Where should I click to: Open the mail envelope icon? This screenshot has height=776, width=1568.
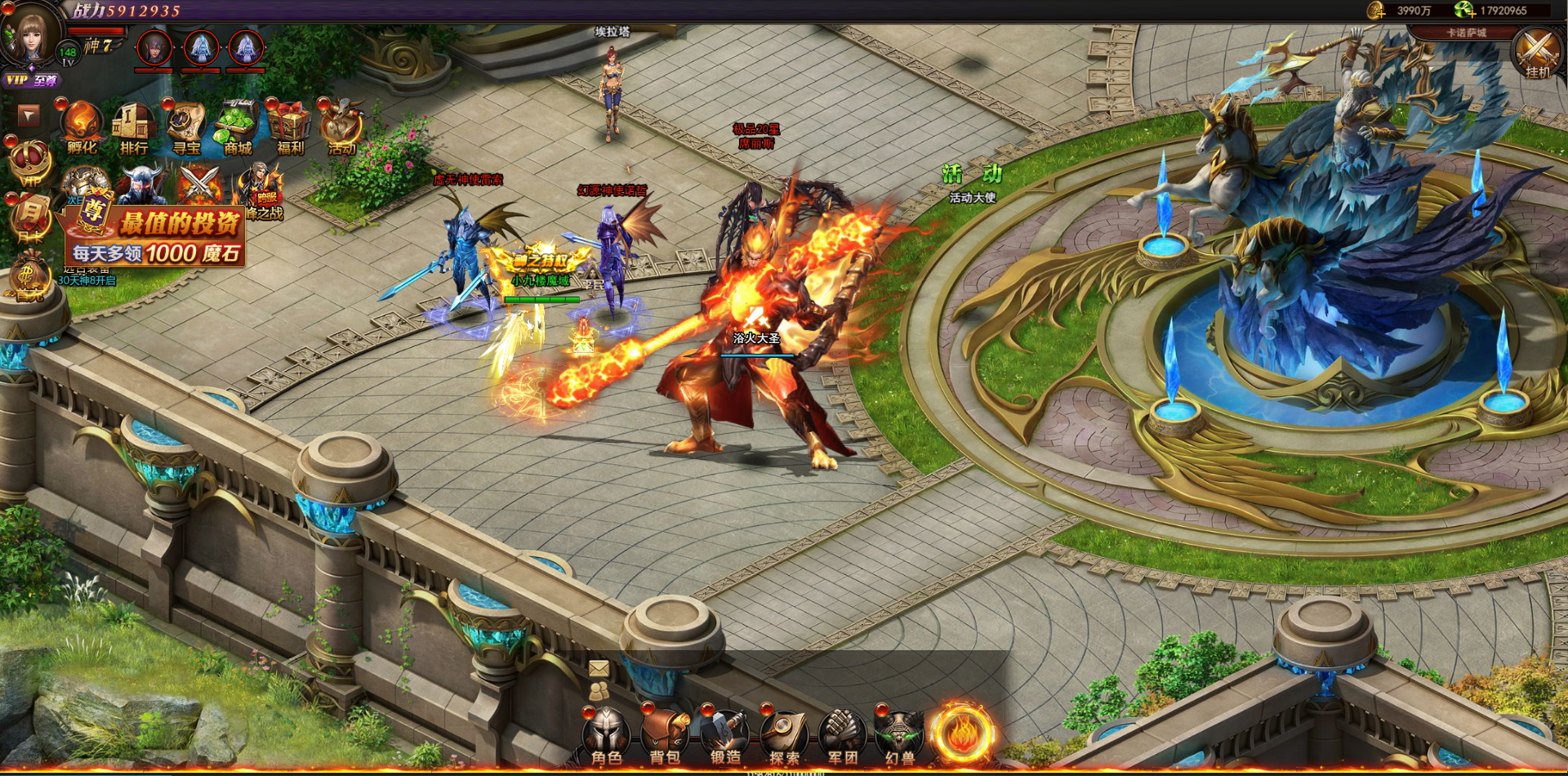pos(599,669)
